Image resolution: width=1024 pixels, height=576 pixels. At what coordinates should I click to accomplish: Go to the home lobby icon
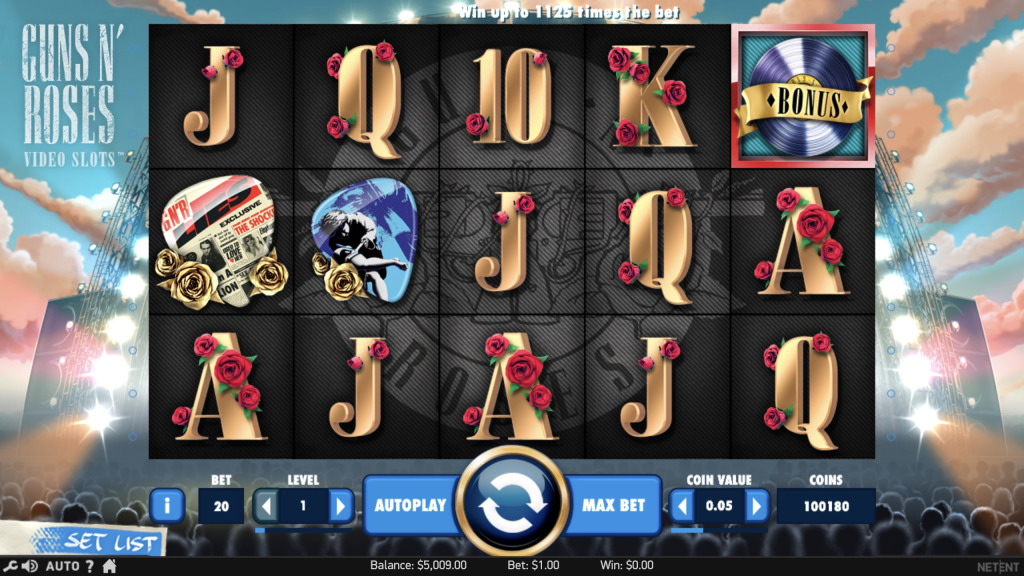(x=109, y=567)
